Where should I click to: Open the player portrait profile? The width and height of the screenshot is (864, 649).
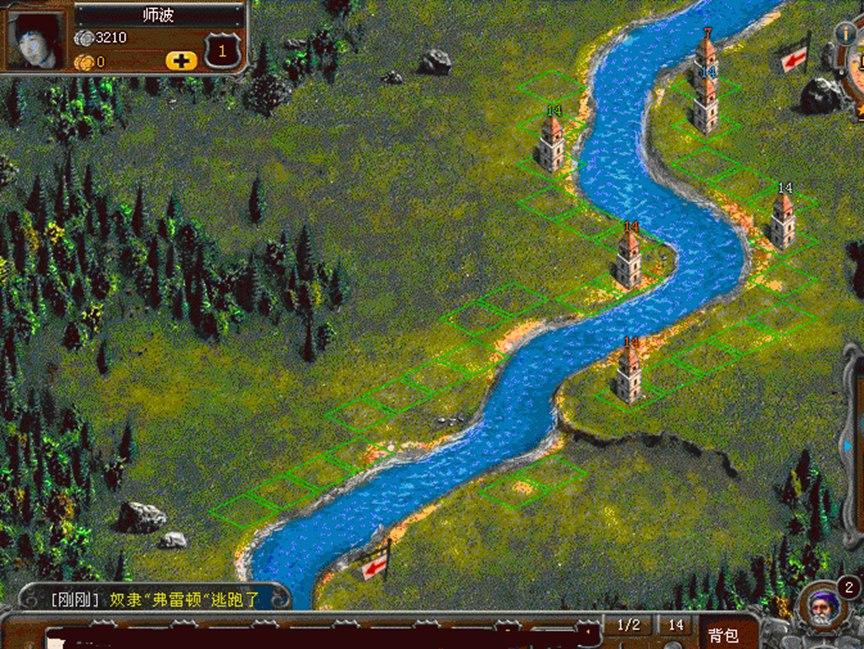(x=37, y=39)
